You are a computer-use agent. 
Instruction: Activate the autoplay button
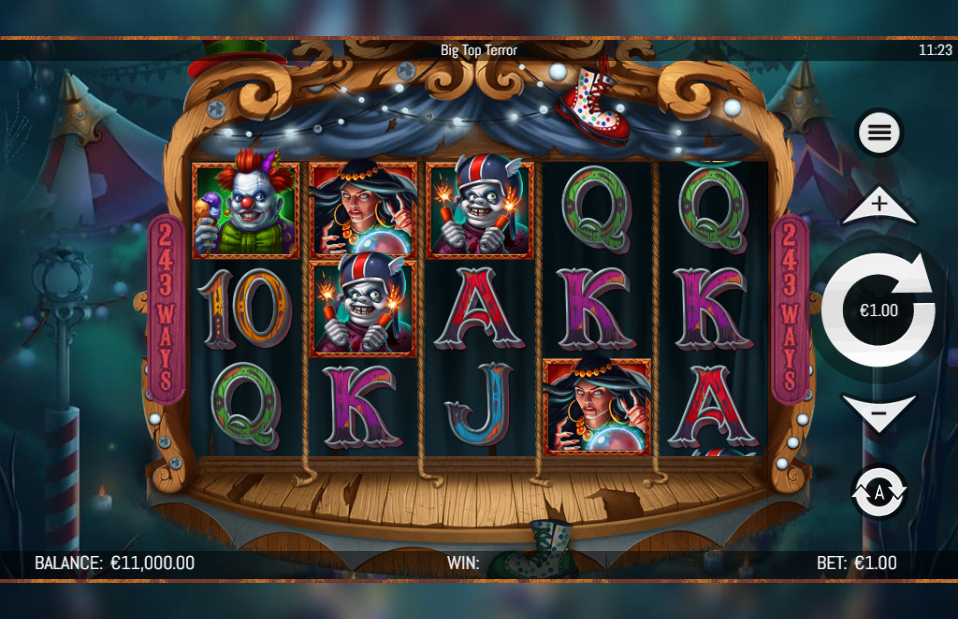879,492
